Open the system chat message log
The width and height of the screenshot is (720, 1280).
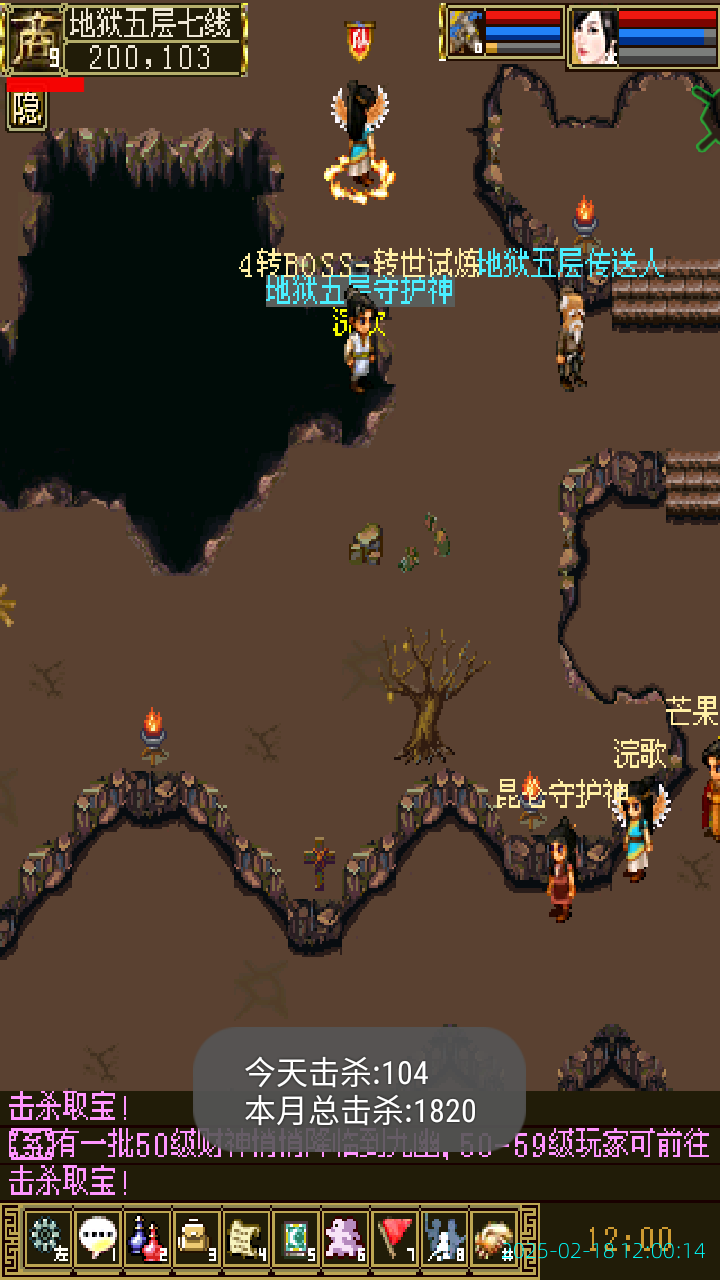[360, 1144]
